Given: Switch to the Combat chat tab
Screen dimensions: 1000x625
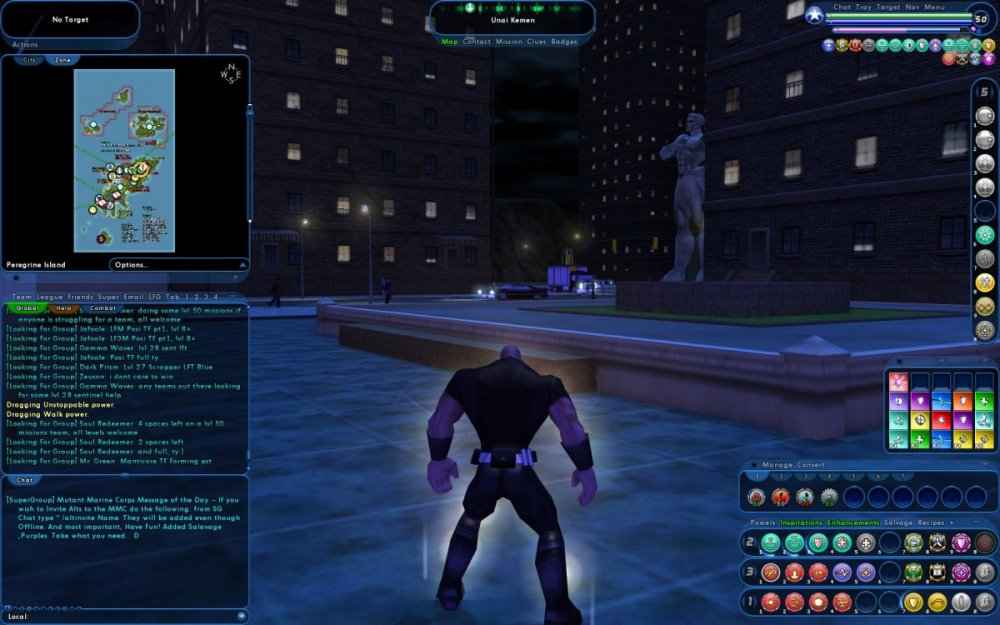Looking at the screenshot, I should 103,308.
